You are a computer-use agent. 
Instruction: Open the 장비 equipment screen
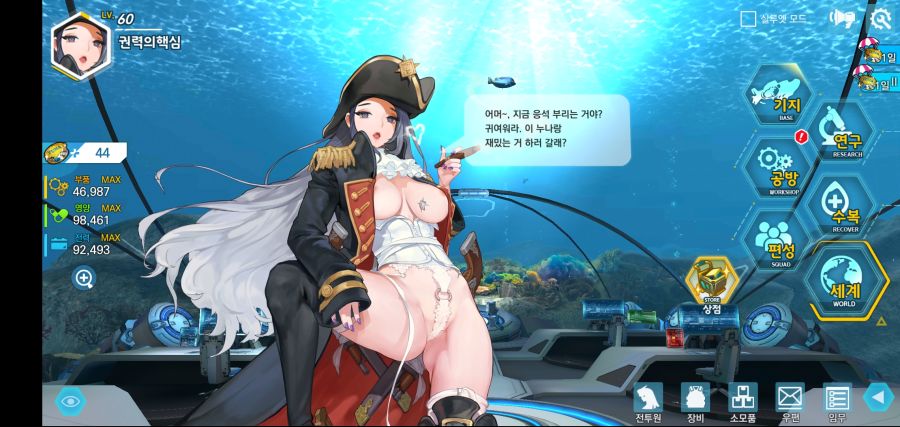pyautogui.click(x=695, y=401)
